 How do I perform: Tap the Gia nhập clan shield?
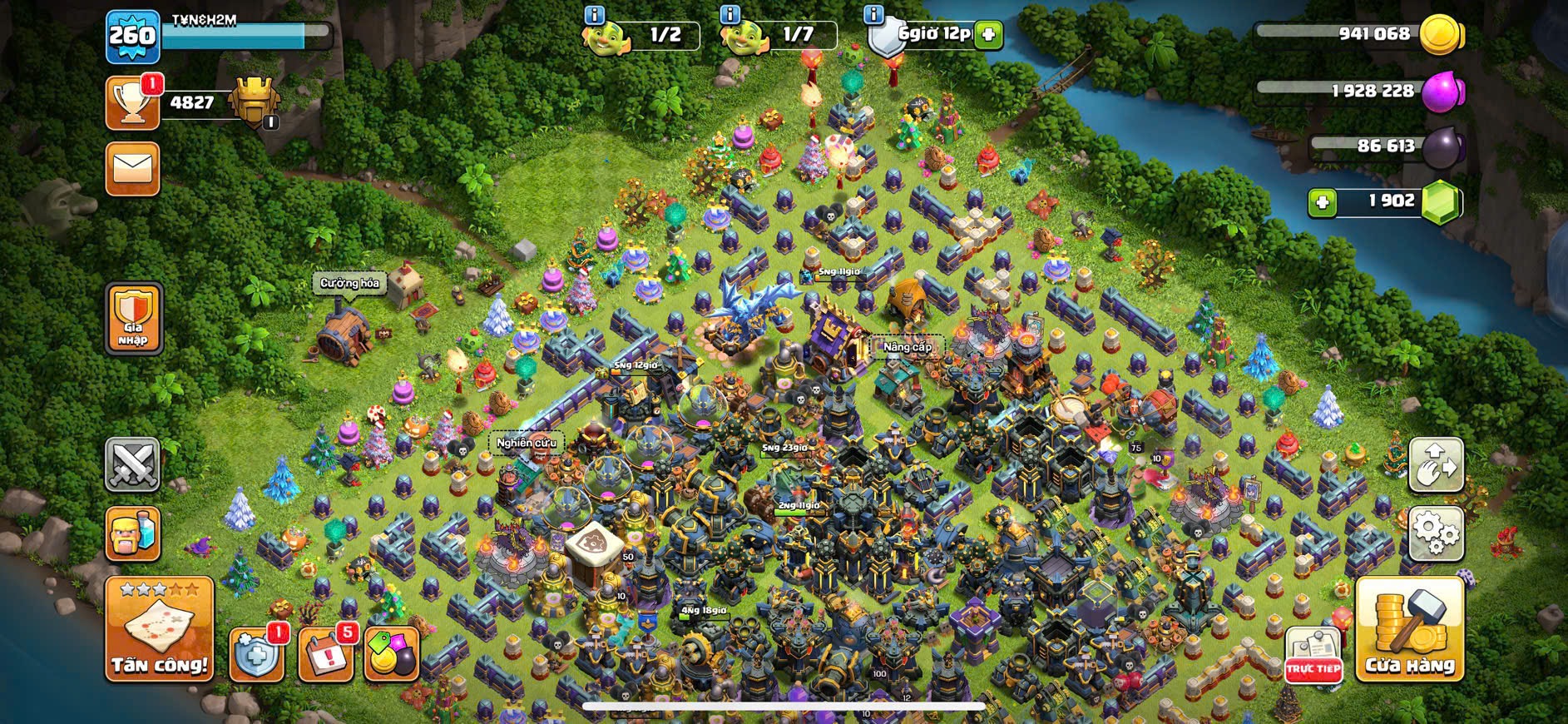pos(133,319)
